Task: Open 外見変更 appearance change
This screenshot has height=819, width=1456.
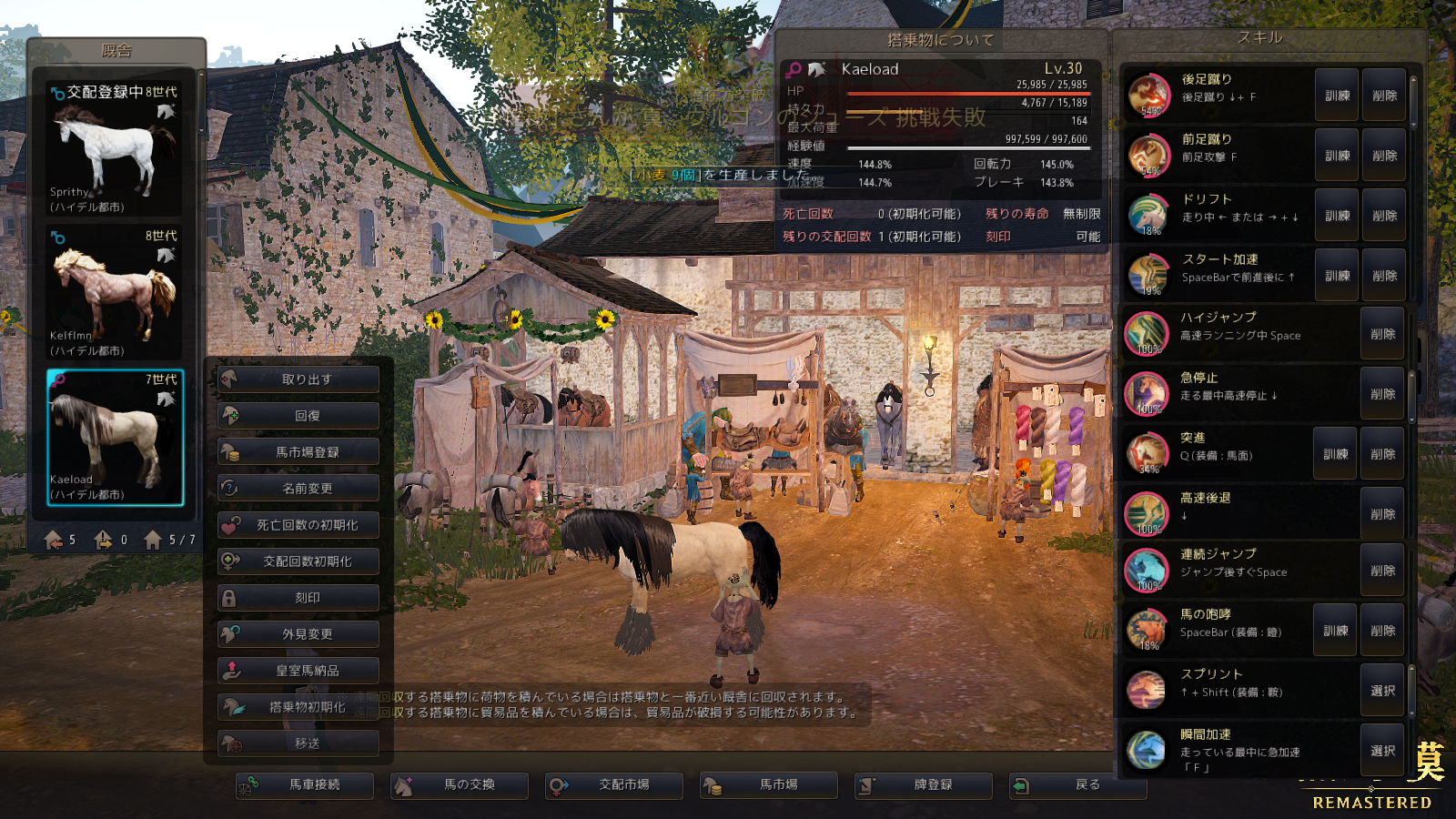Action: coord(298,634)
